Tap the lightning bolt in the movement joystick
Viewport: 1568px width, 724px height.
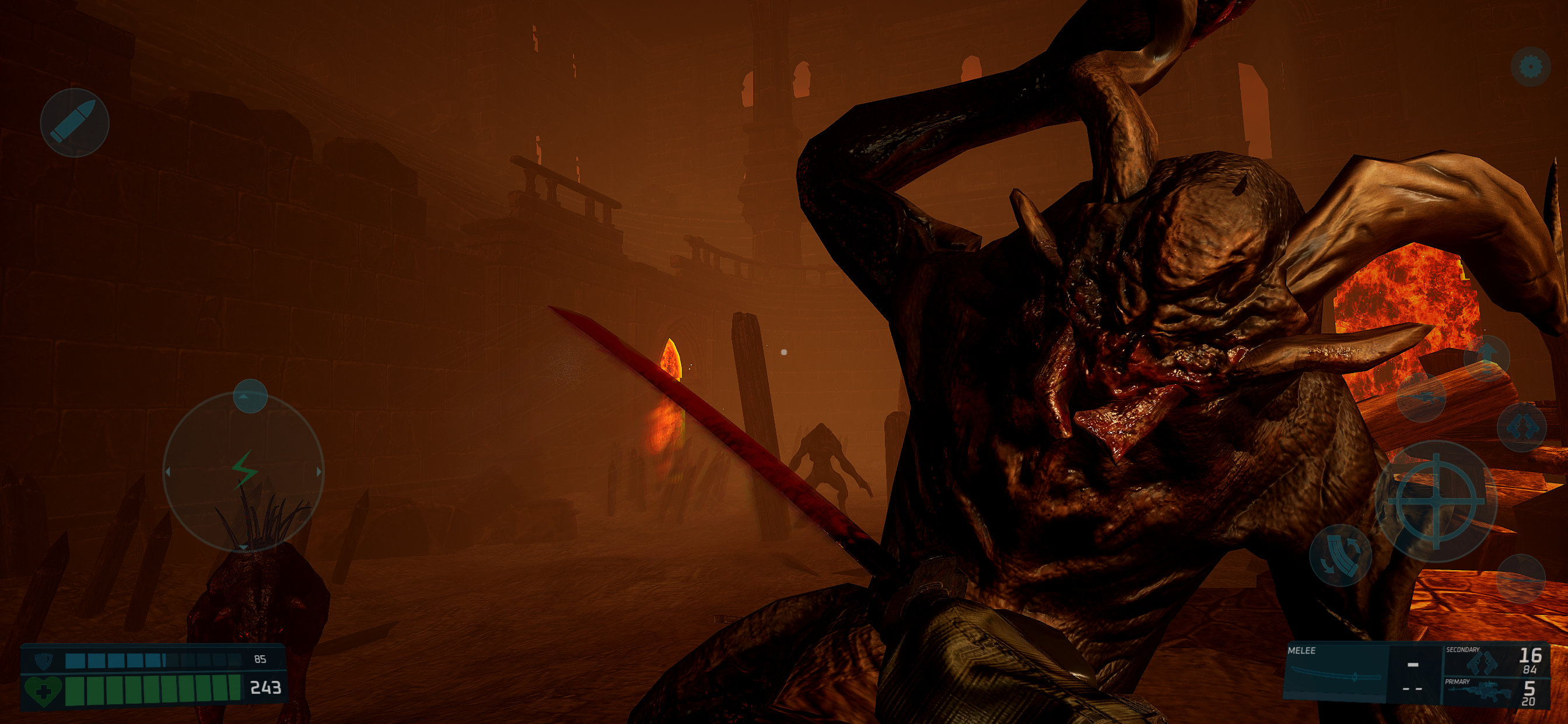coord(243,470)
